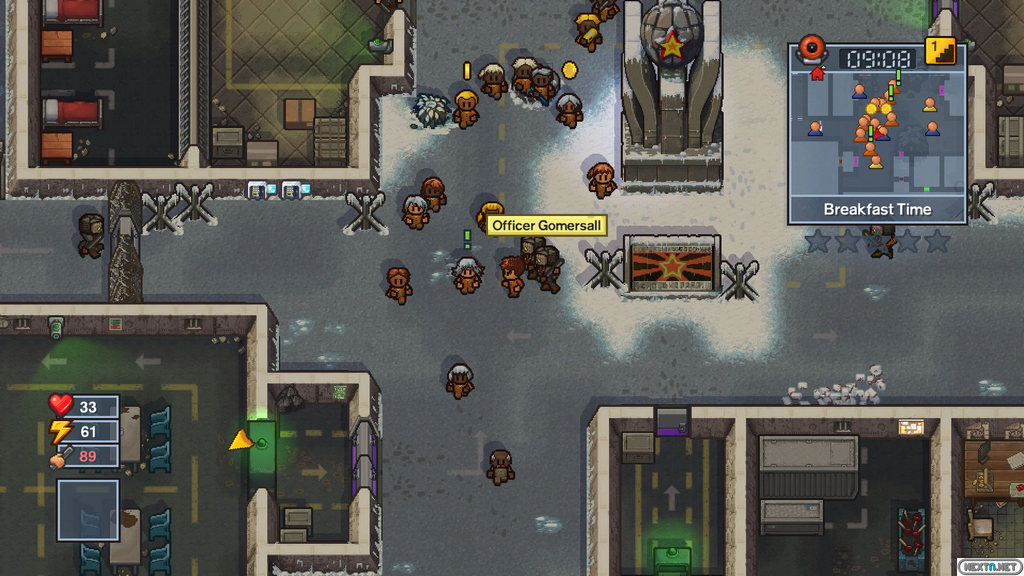The width and height of the screenshot is (1024, 576).
Task: Click the Breakfast Time routine label
Action: point(877,209)
